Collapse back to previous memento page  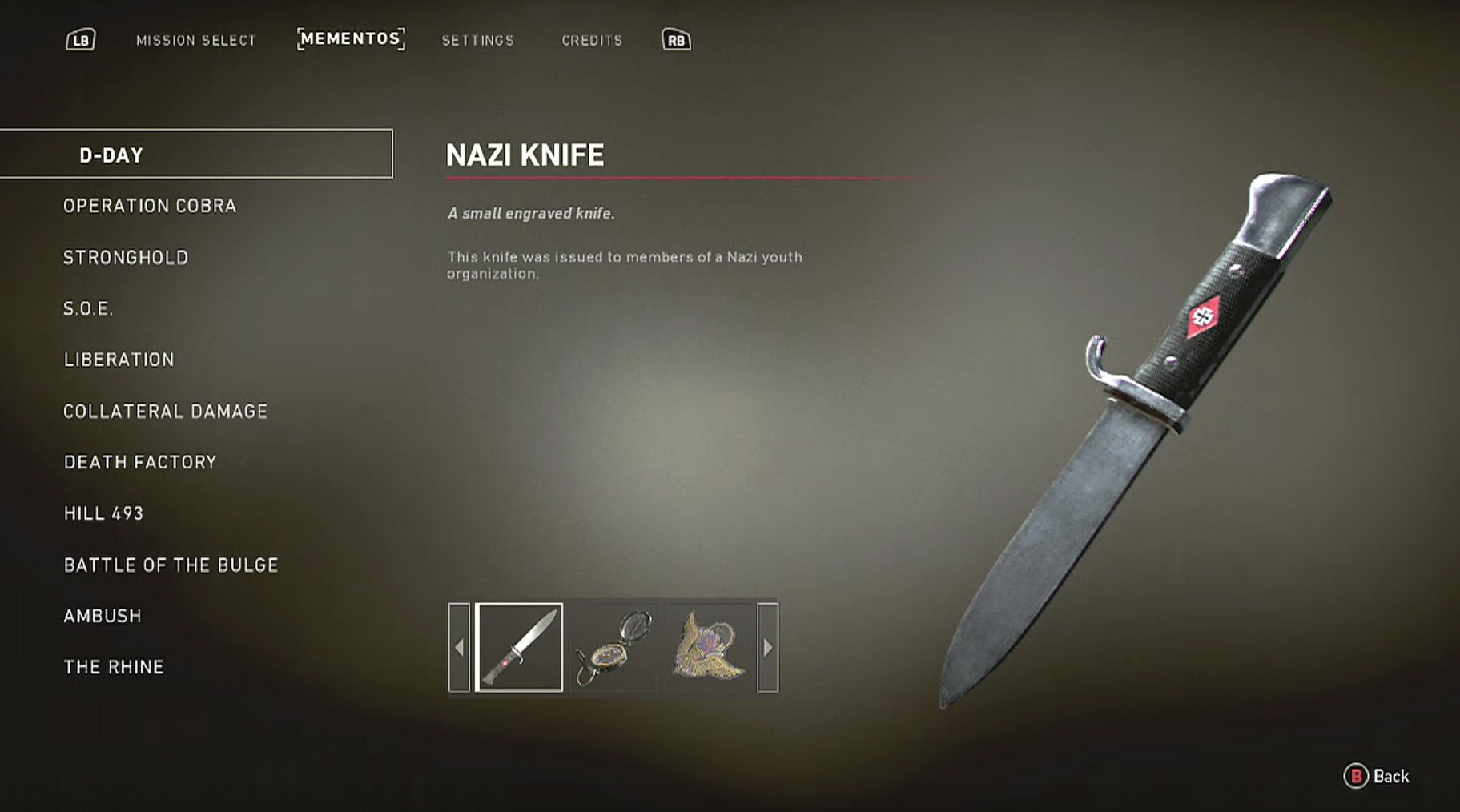pos(458,646)
